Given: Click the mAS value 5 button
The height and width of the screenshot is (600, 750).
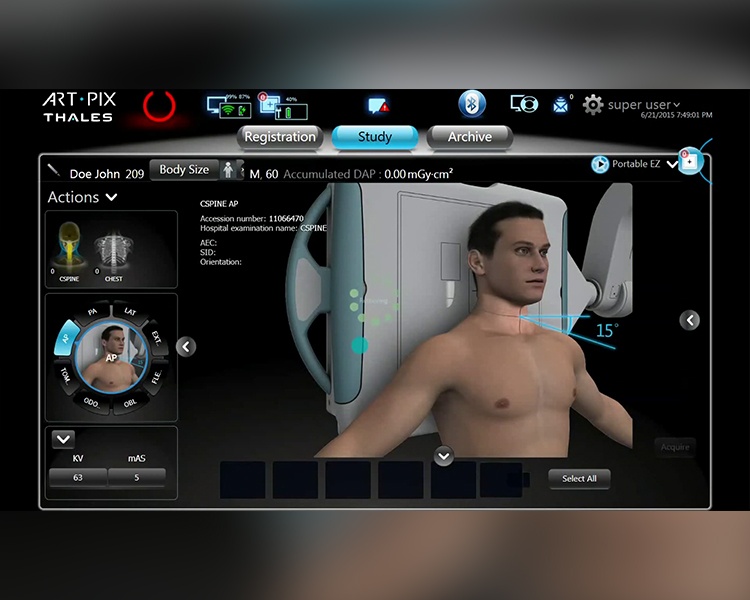Looking at the screenshot, I should 137,478.
